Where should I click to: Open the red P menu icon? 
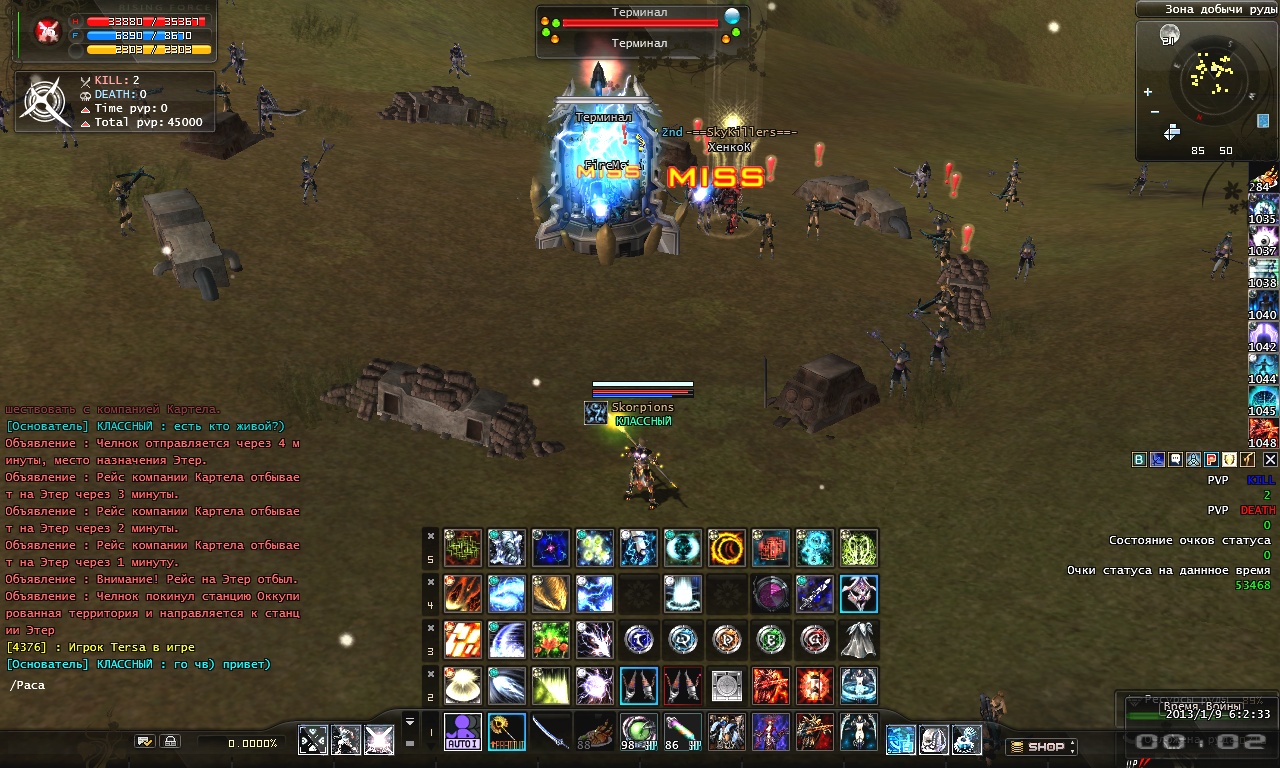[1211, 460]
